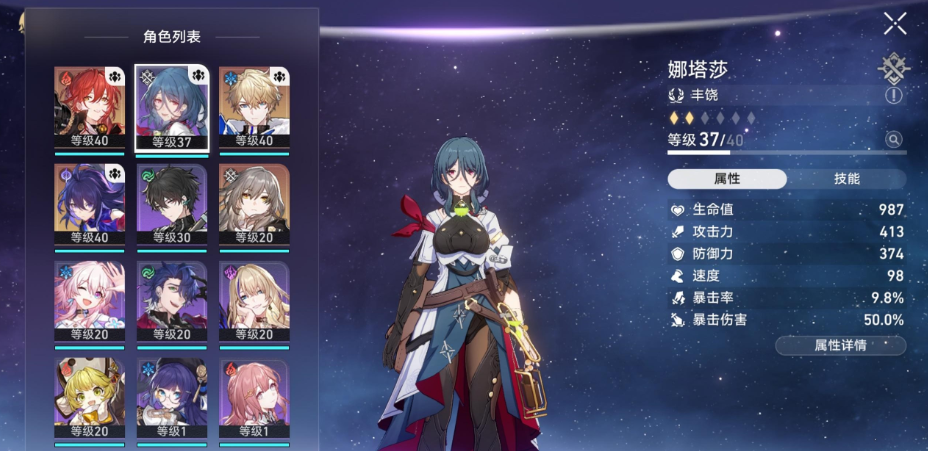
Task: Click the magnifier icon beside the level
Action: click(892, 140)
